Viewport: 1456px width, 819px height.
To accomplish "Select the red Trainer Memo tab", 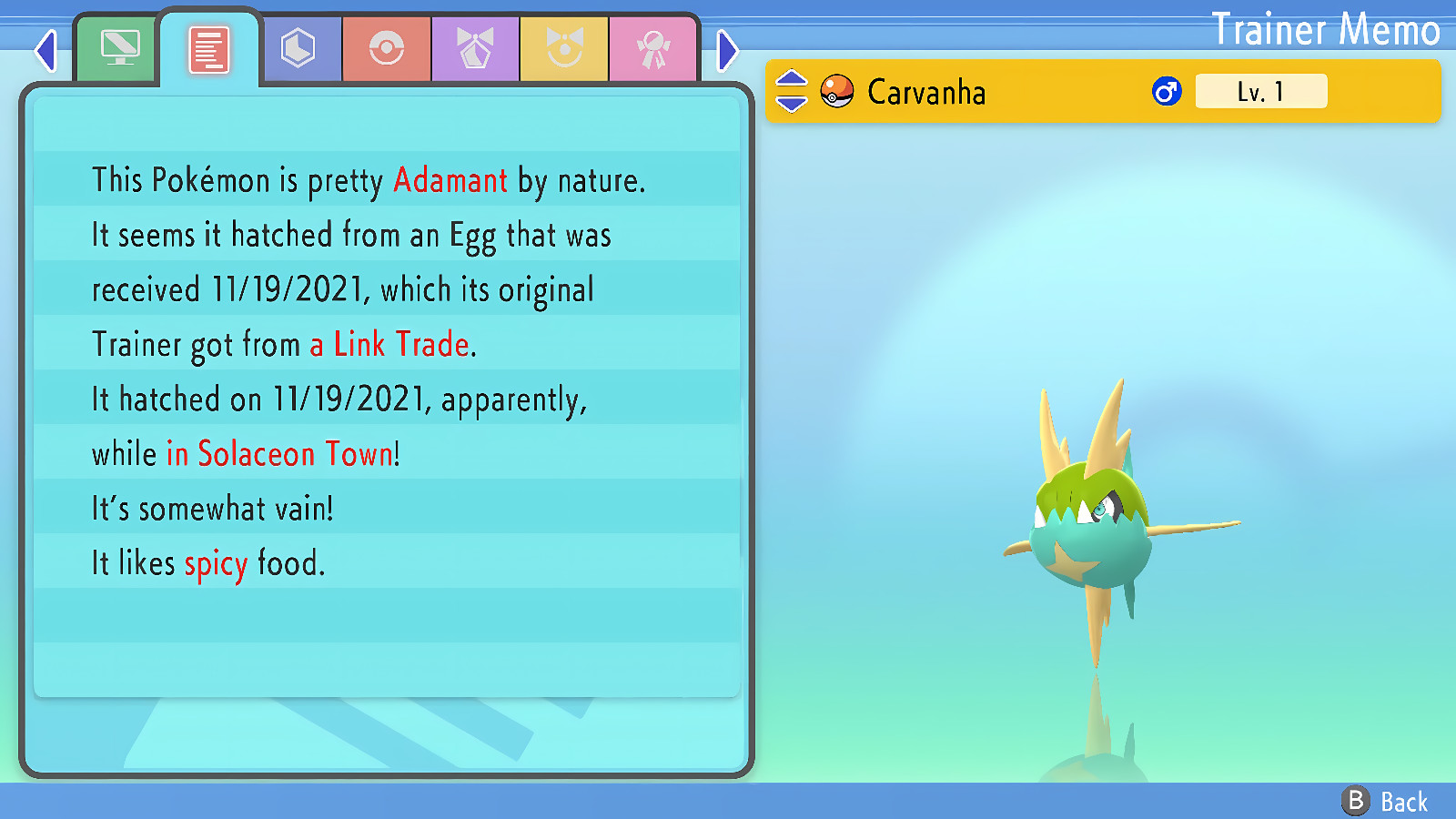I will (x=208, y=49).
